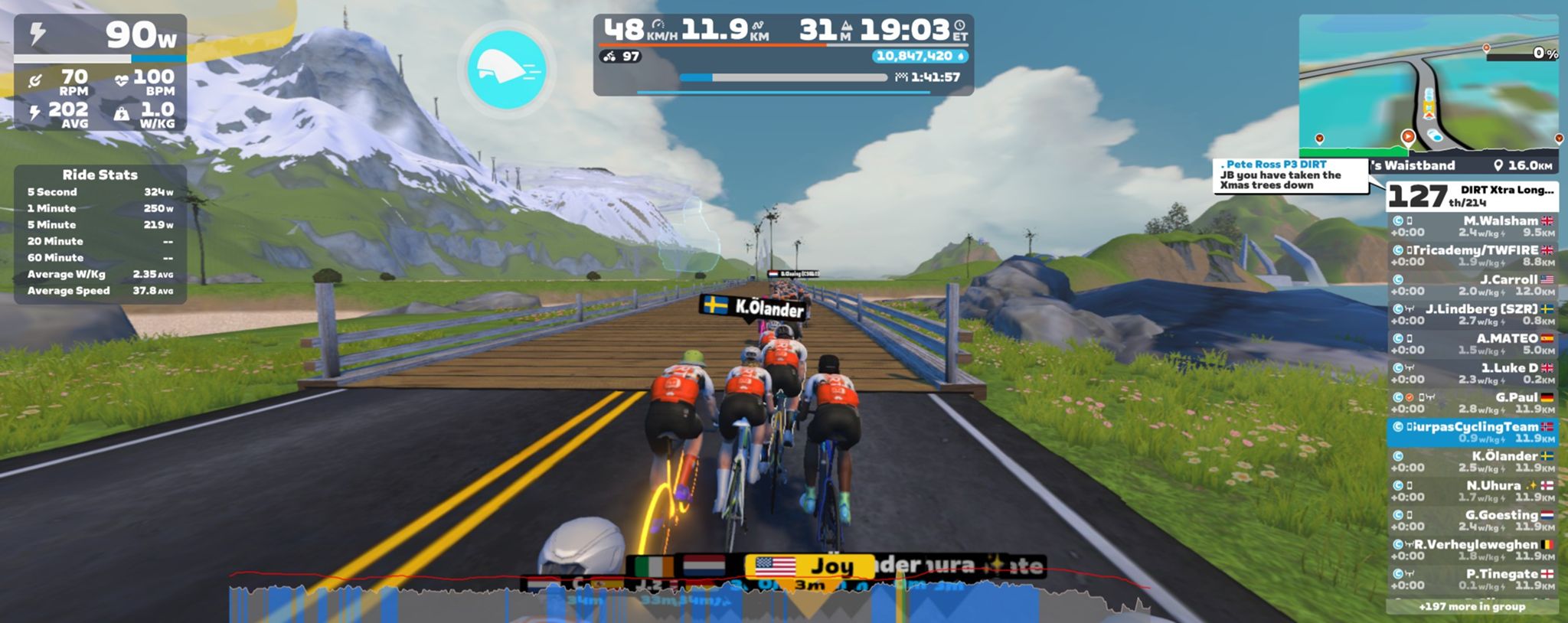Select M.Walsham in the rider list
Viewport: 1568px width, 623px height.
[x=1472, y=227]
